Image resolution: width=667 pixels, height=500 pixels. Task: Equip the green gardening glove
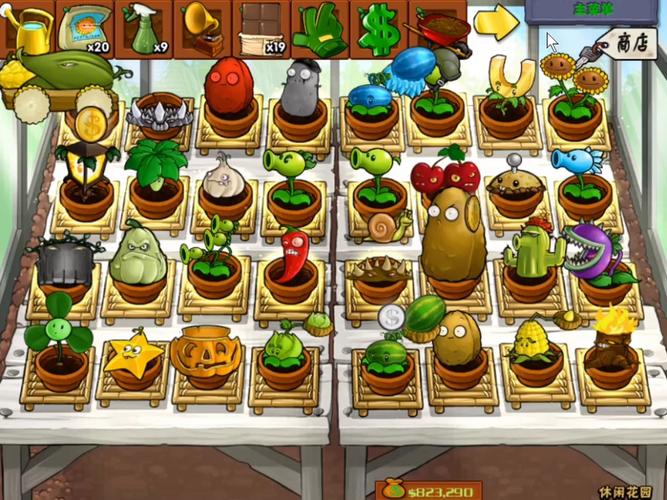click(319, 29)
